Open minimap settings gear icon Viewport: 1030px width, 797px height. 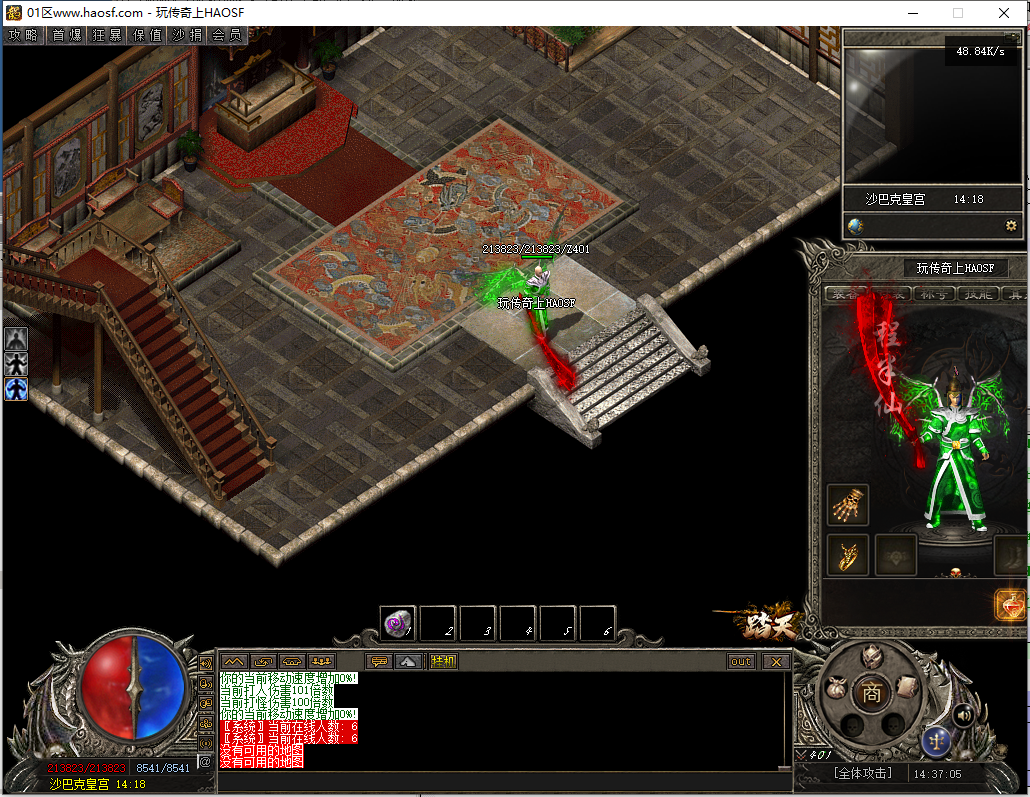tap(1011, 226)
